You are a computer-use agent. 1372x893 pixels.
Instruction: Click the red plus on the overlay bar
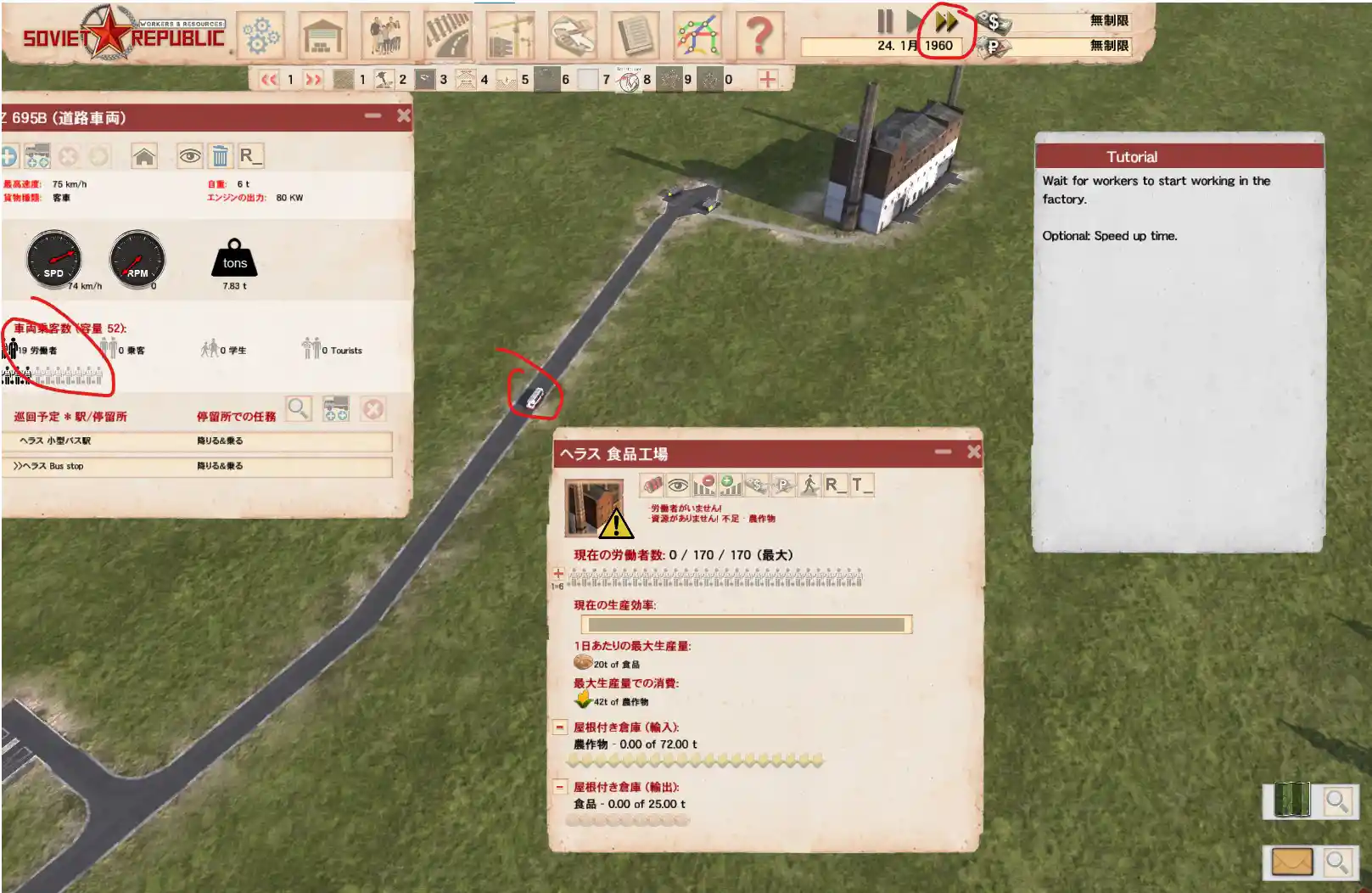tap(767, 79)
